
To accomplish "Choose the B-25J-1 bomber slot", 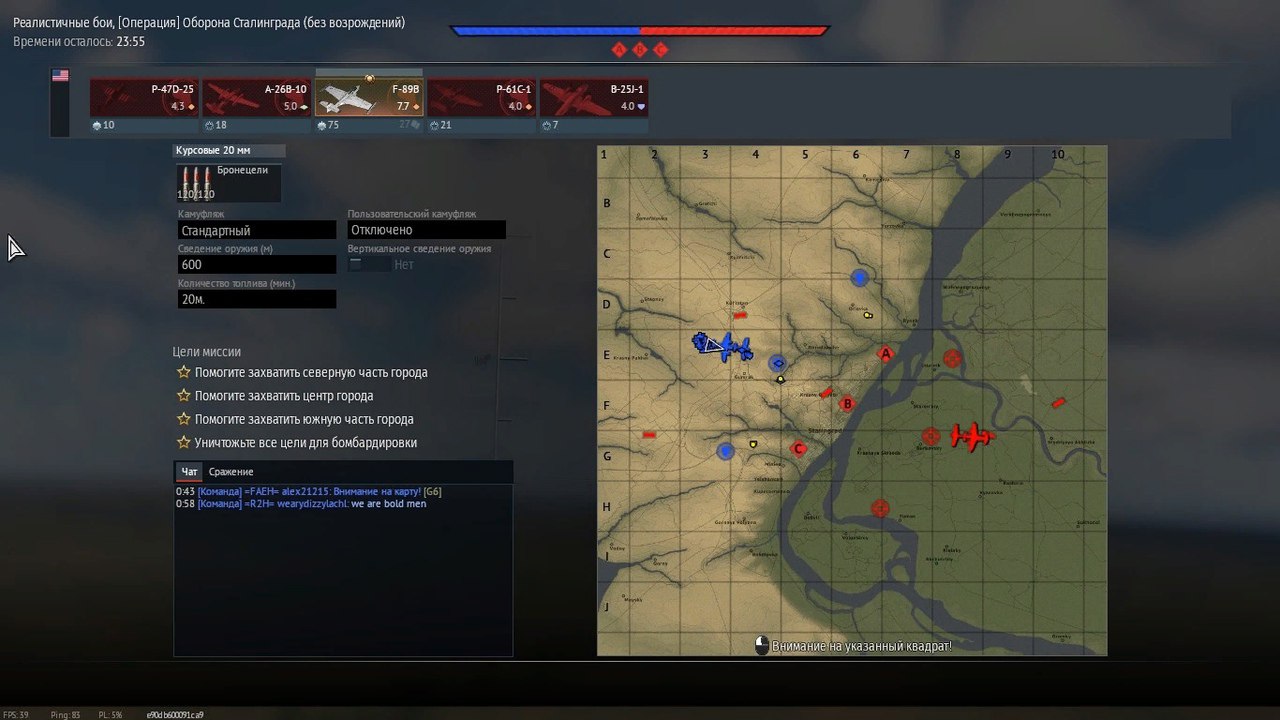I will coord(594,98).
